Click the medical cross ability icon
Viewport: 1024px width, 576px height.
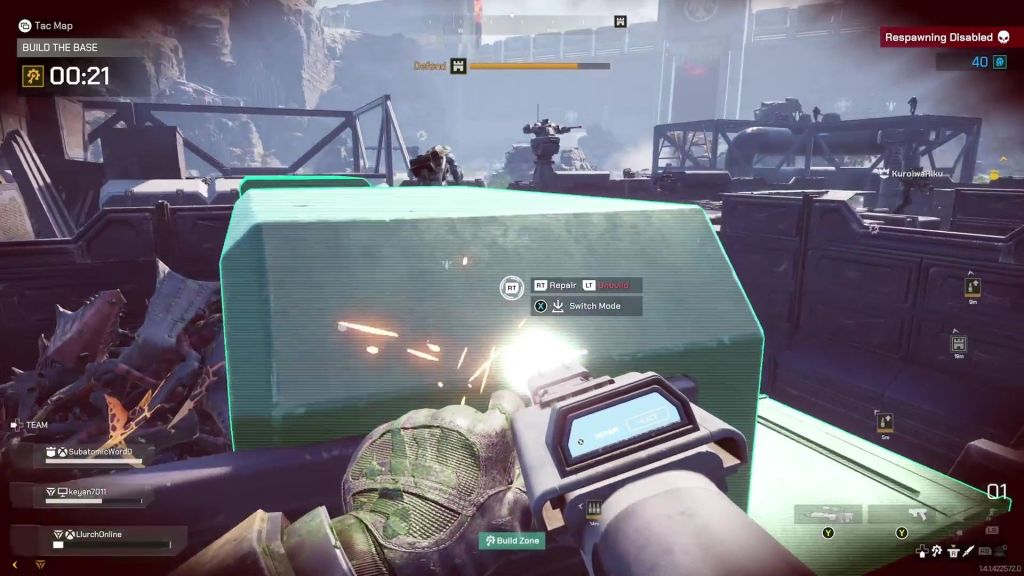coord(922,550)
